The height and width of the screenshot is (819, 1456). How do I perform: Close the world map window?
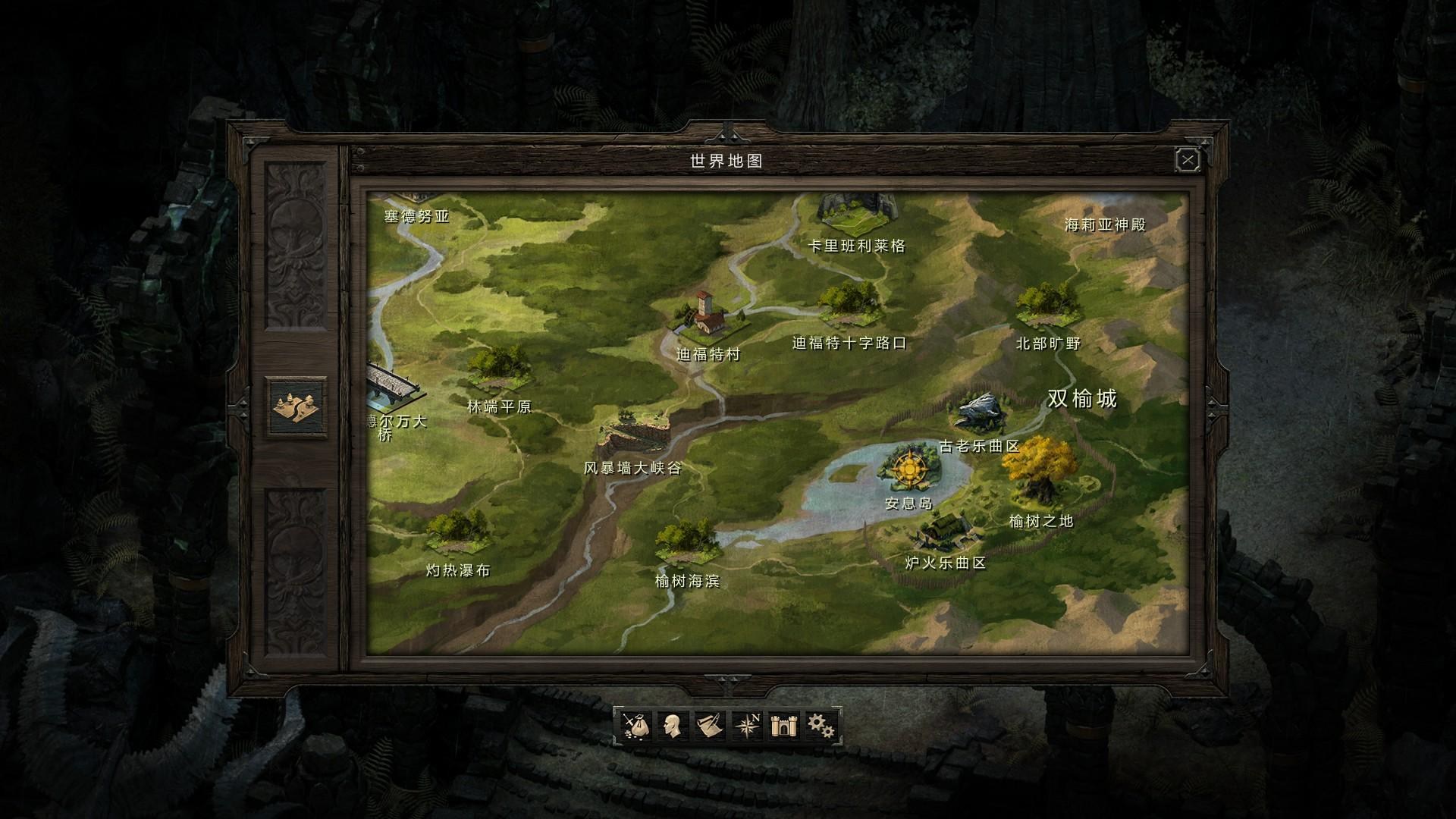(x=1187, y=160)
